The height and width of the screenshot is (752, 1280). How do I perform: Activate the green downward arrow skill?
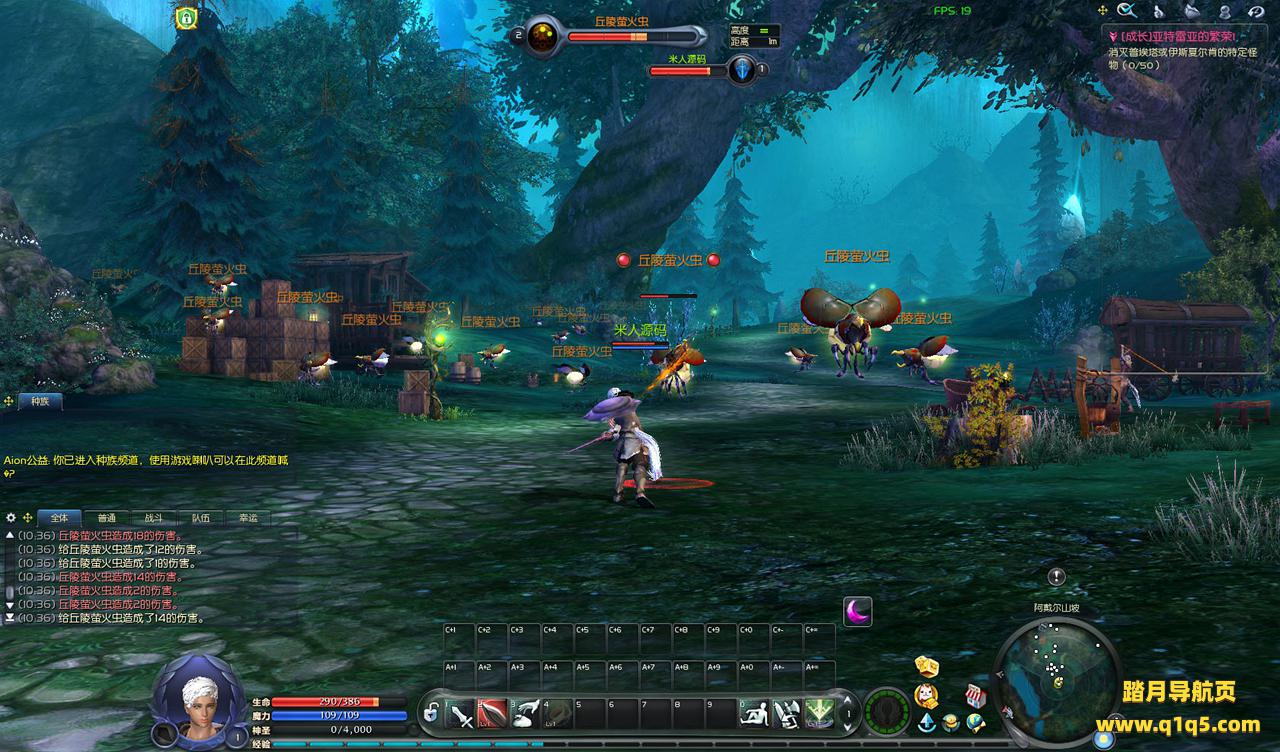(x=820, y=713)
